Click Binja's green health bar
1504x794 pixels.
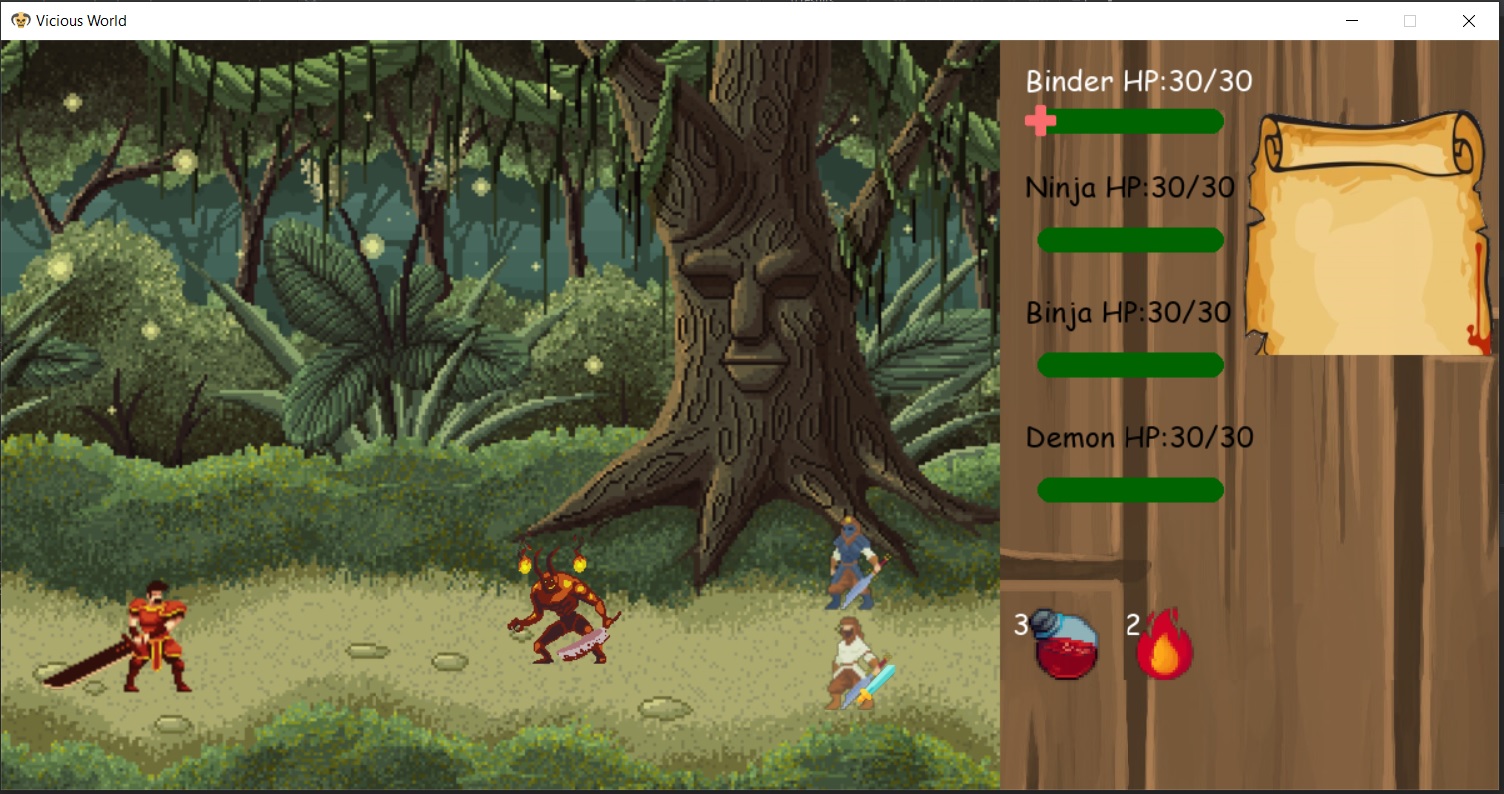(1130, 365)
